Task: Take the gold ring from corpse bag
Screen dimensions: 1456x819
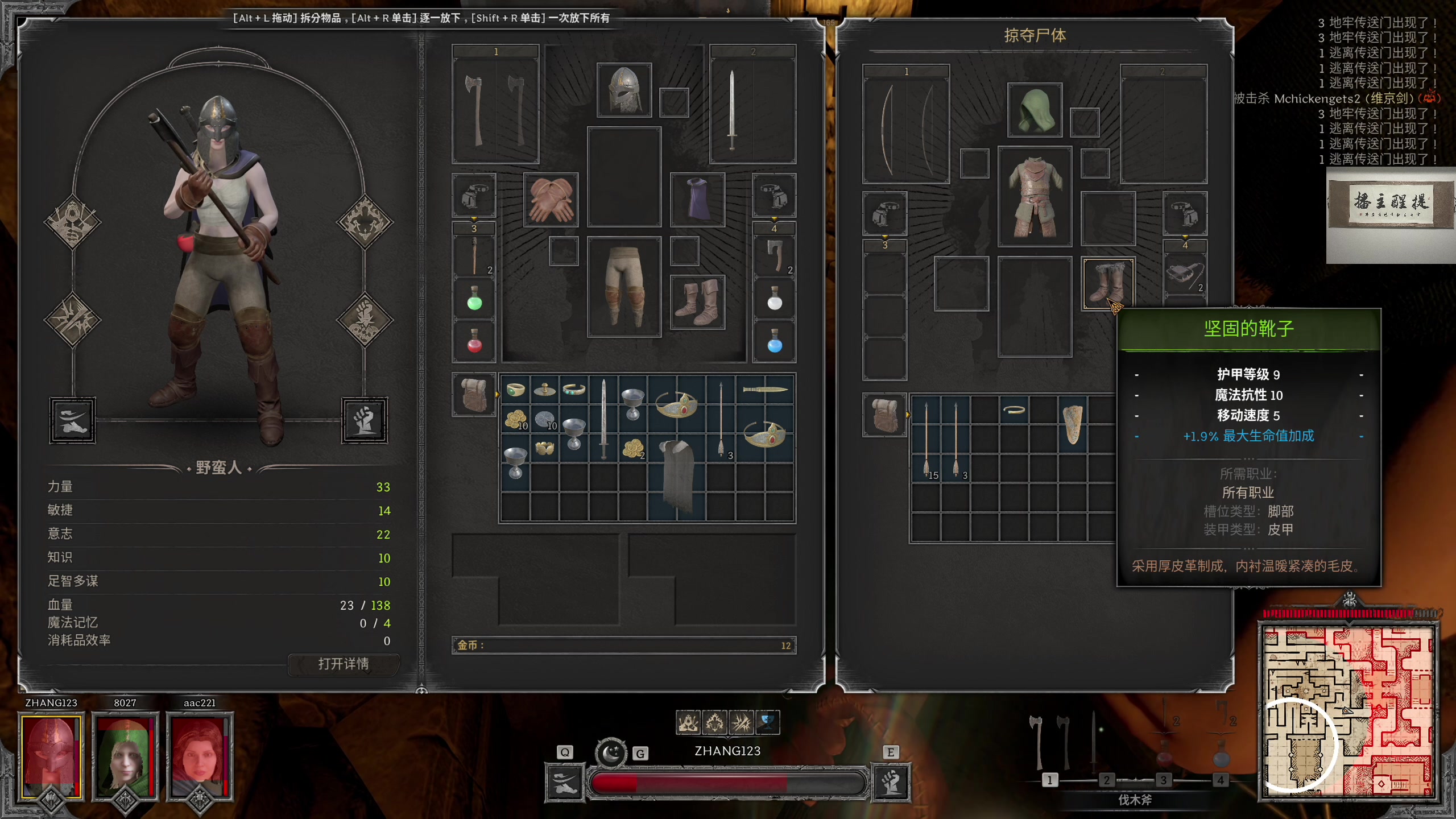Action: pos(1014,409)
